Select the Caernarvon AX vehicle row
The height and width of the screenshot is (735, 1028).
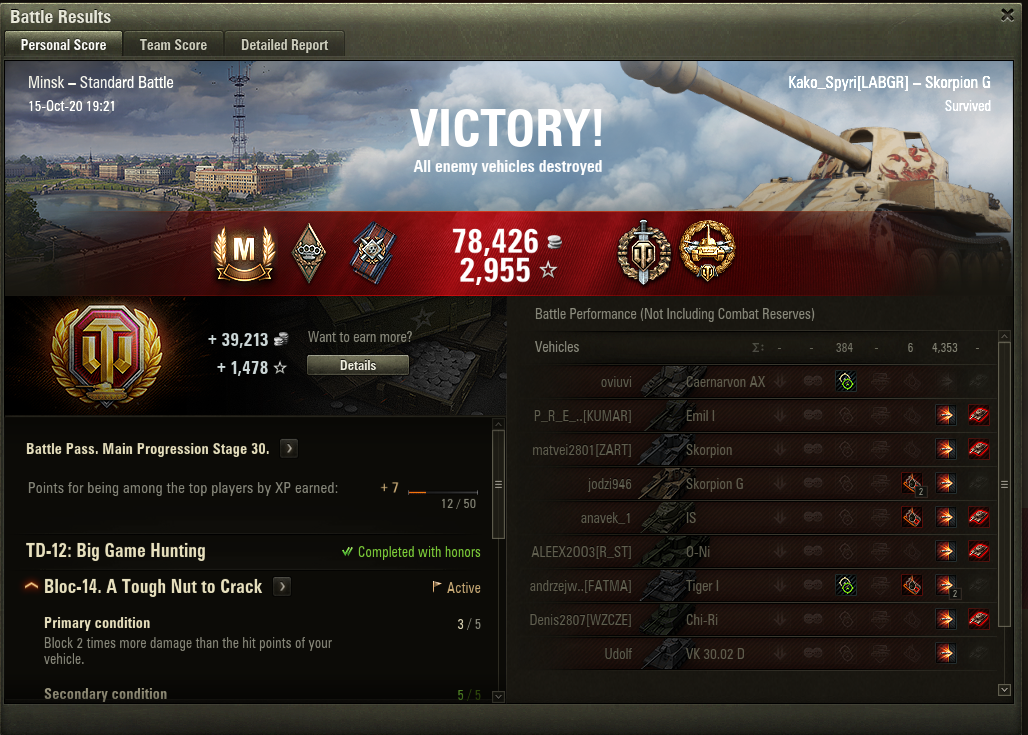point(725,382)
